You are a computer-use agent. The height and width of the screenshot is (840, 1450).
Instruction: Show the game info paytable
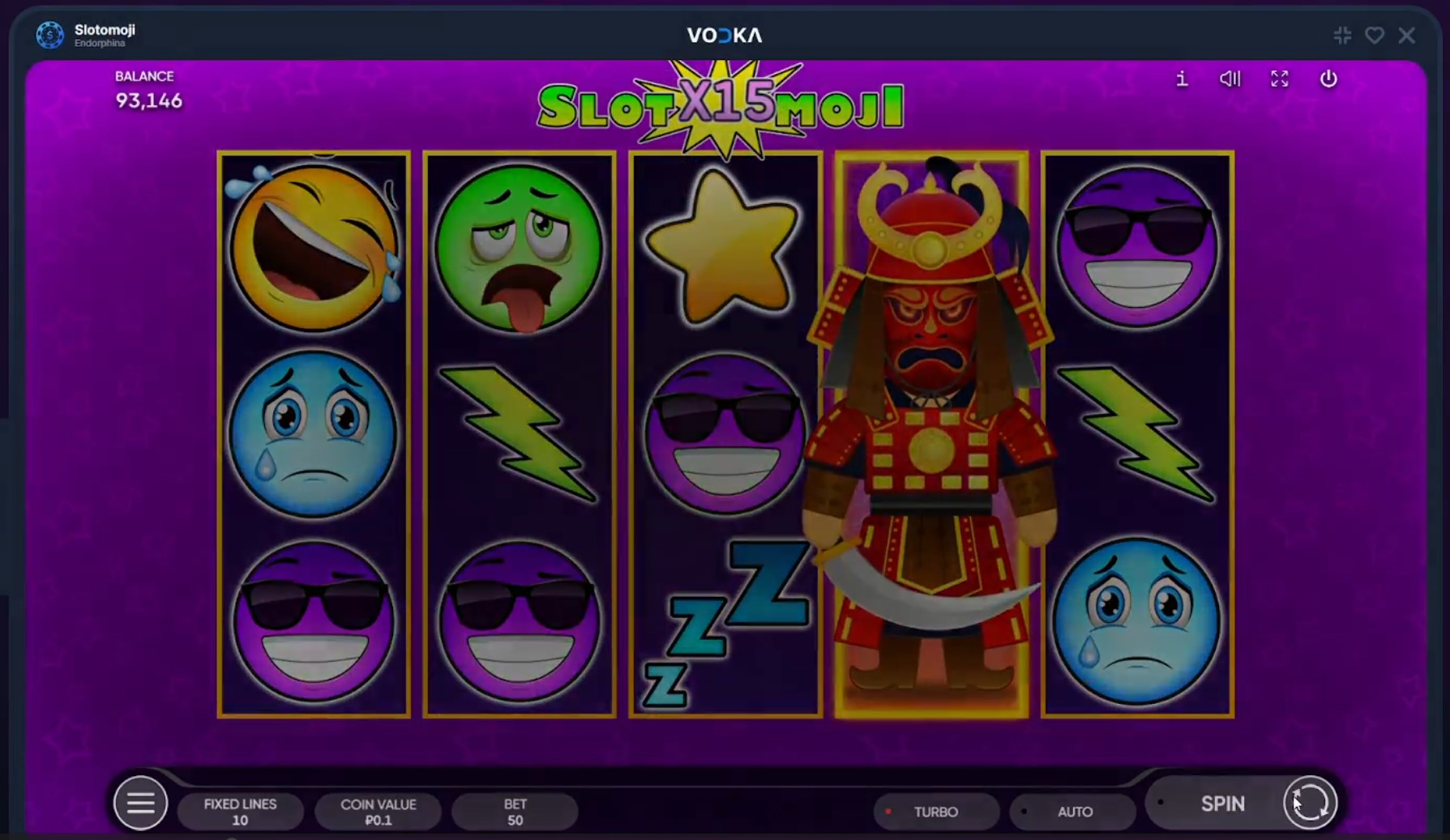[x=1182, y=79]
